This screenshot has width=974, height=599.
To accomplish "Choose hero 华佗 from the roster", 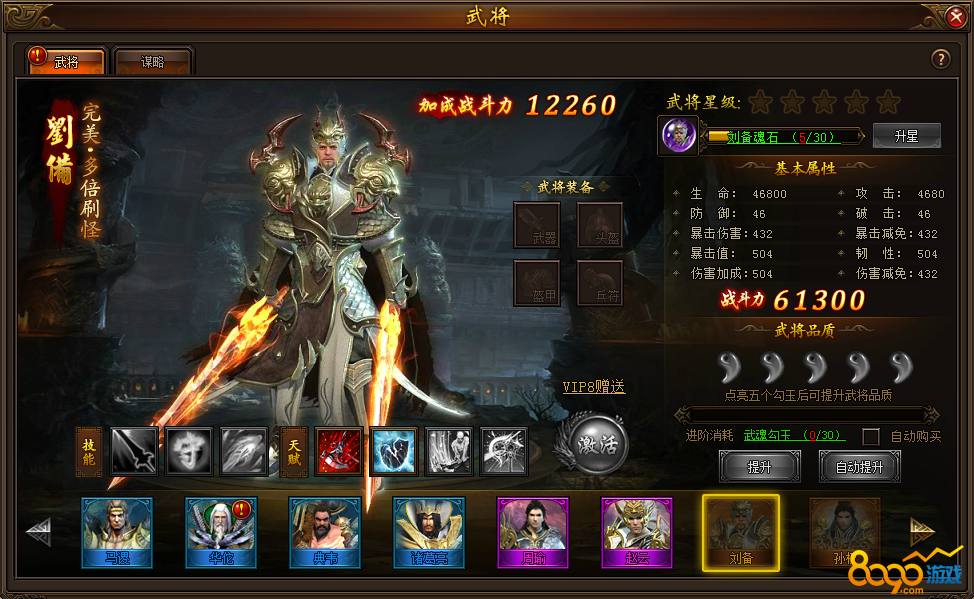I will click(x=221, y=532).
